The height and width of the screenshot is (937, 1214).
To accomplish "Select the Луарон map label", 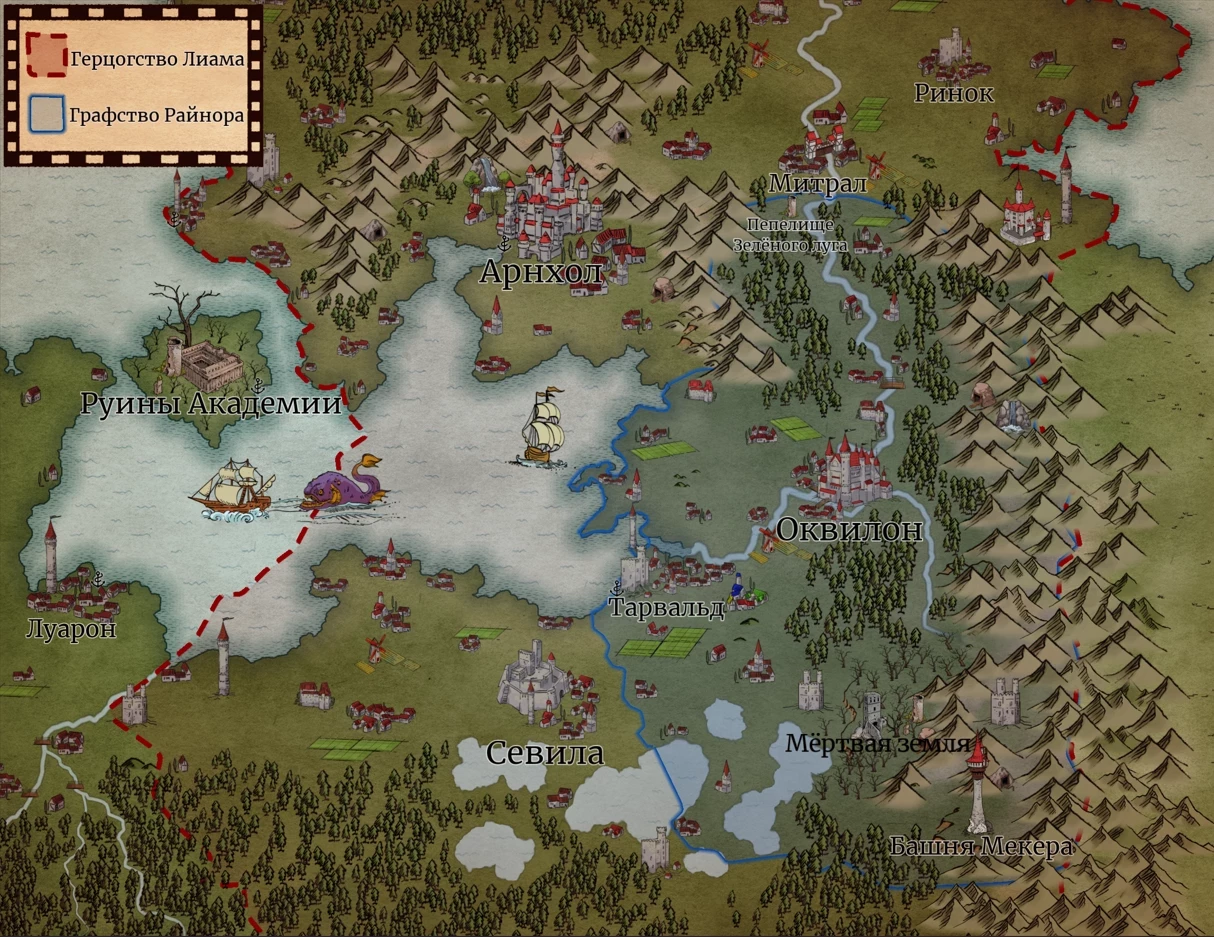I will [71, 629].
